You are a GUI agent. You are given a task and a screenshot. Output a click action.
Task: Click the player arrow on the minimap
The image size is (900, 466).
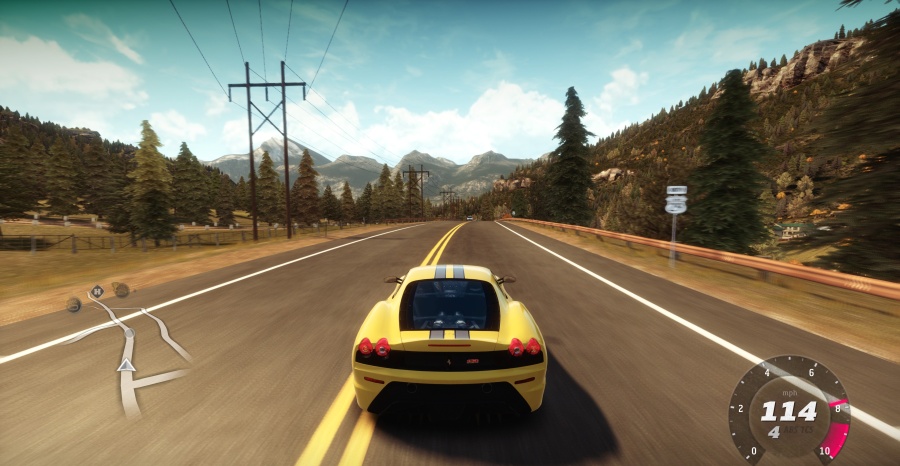126,365
